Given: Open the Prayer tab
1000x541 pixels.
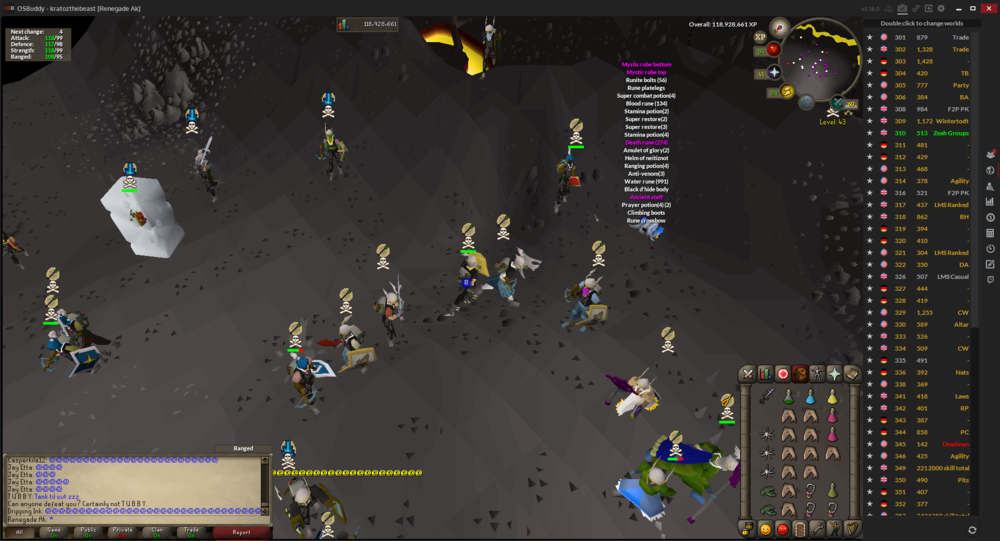Looking at the screenshot, I should click(x=834, y=373).
